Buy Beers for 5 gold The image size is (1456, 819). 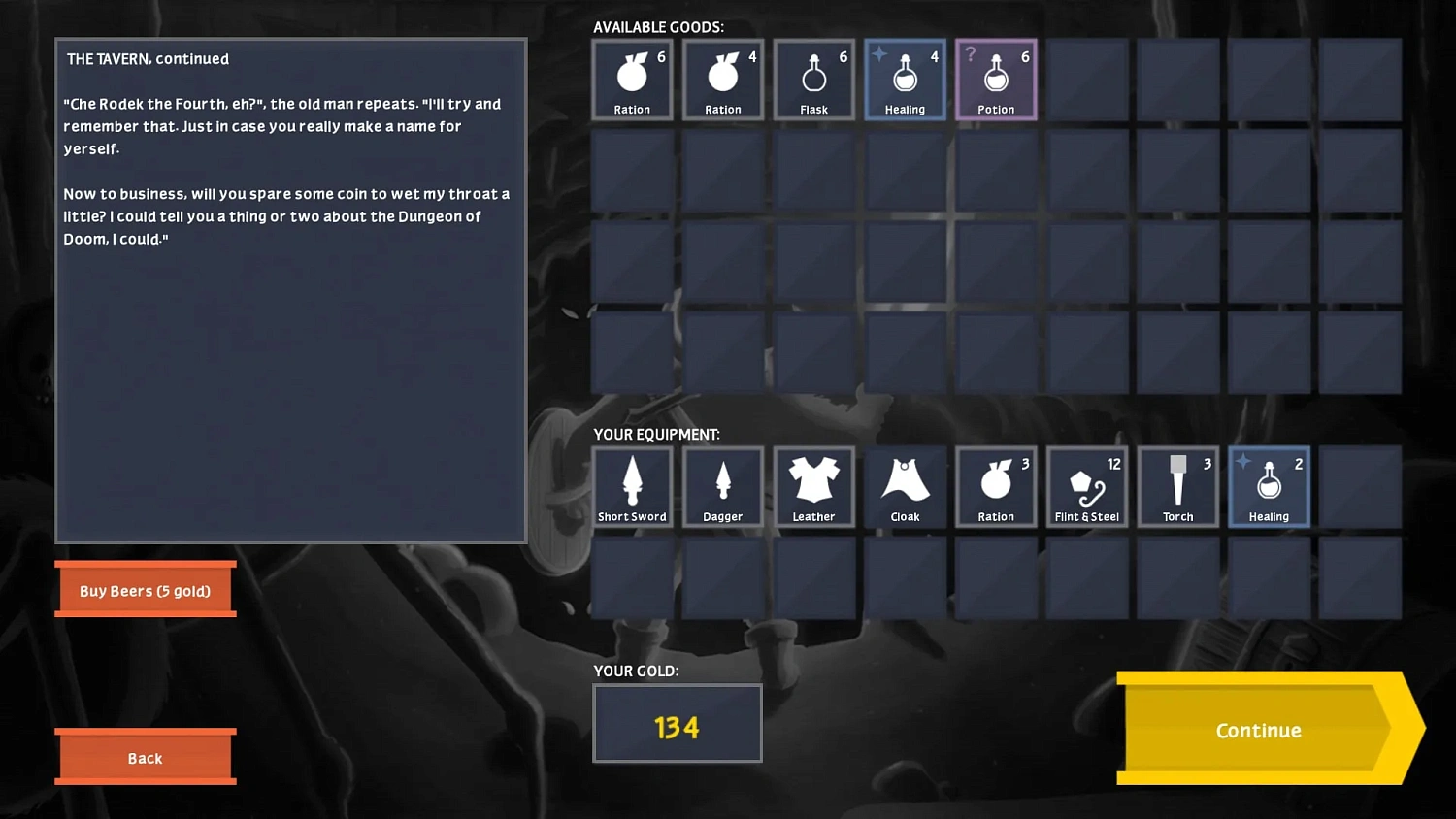(146, 590)
